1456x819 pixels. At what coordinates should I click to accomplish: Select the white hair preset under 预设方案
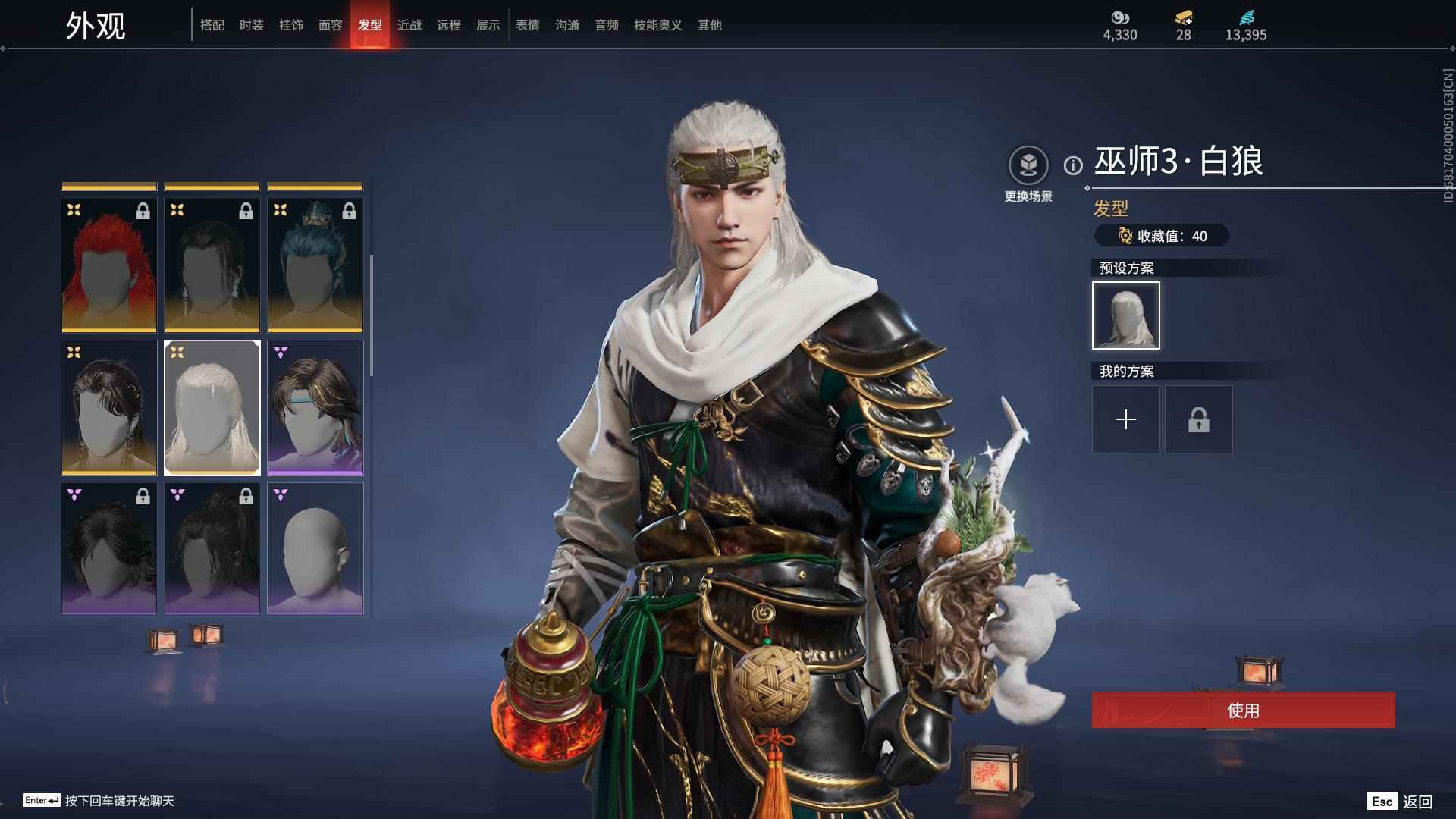(x=1126, y=315)
